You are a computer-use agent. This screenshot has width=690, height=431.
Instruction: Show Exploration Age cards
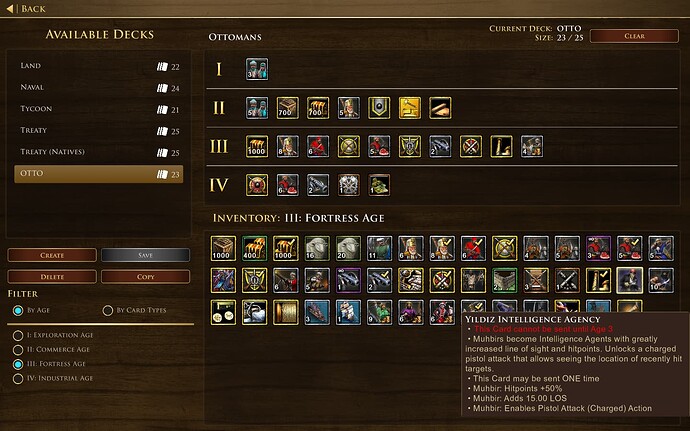tap(17, 335)
